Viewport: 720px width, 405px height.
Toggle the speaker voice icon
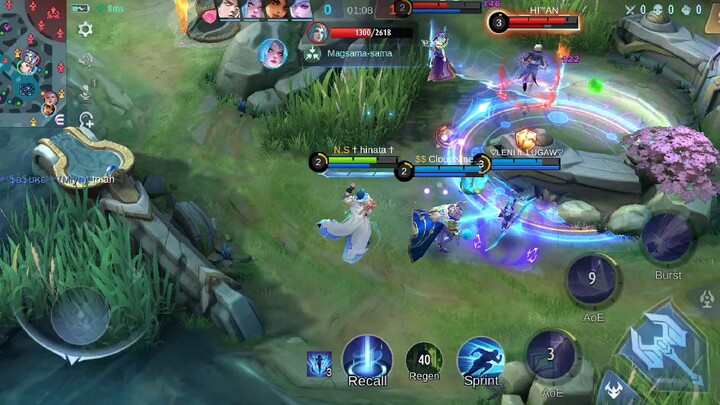[x=85, y=60]
